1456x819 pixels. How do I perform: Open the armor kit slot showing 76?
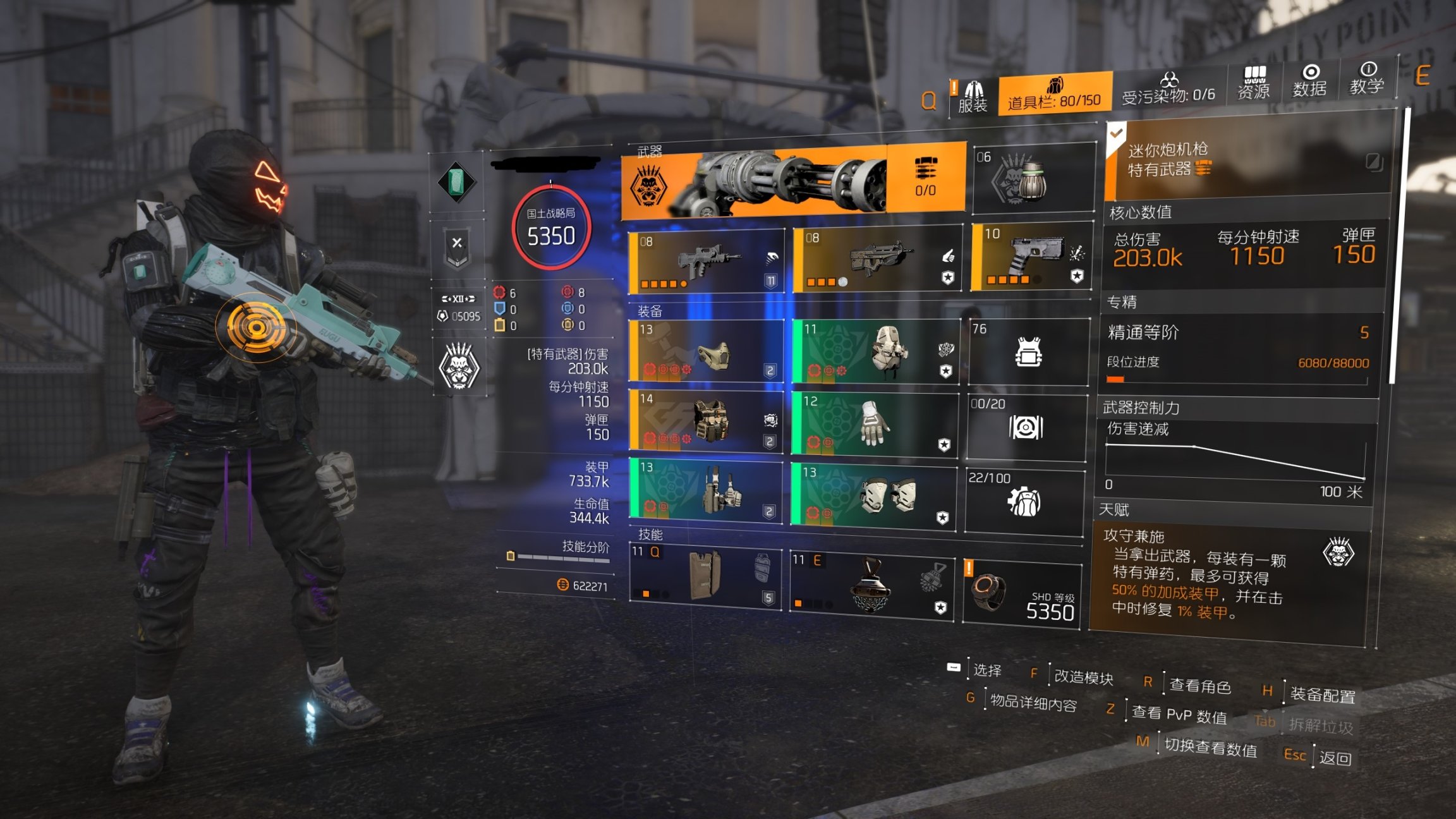1028,352
